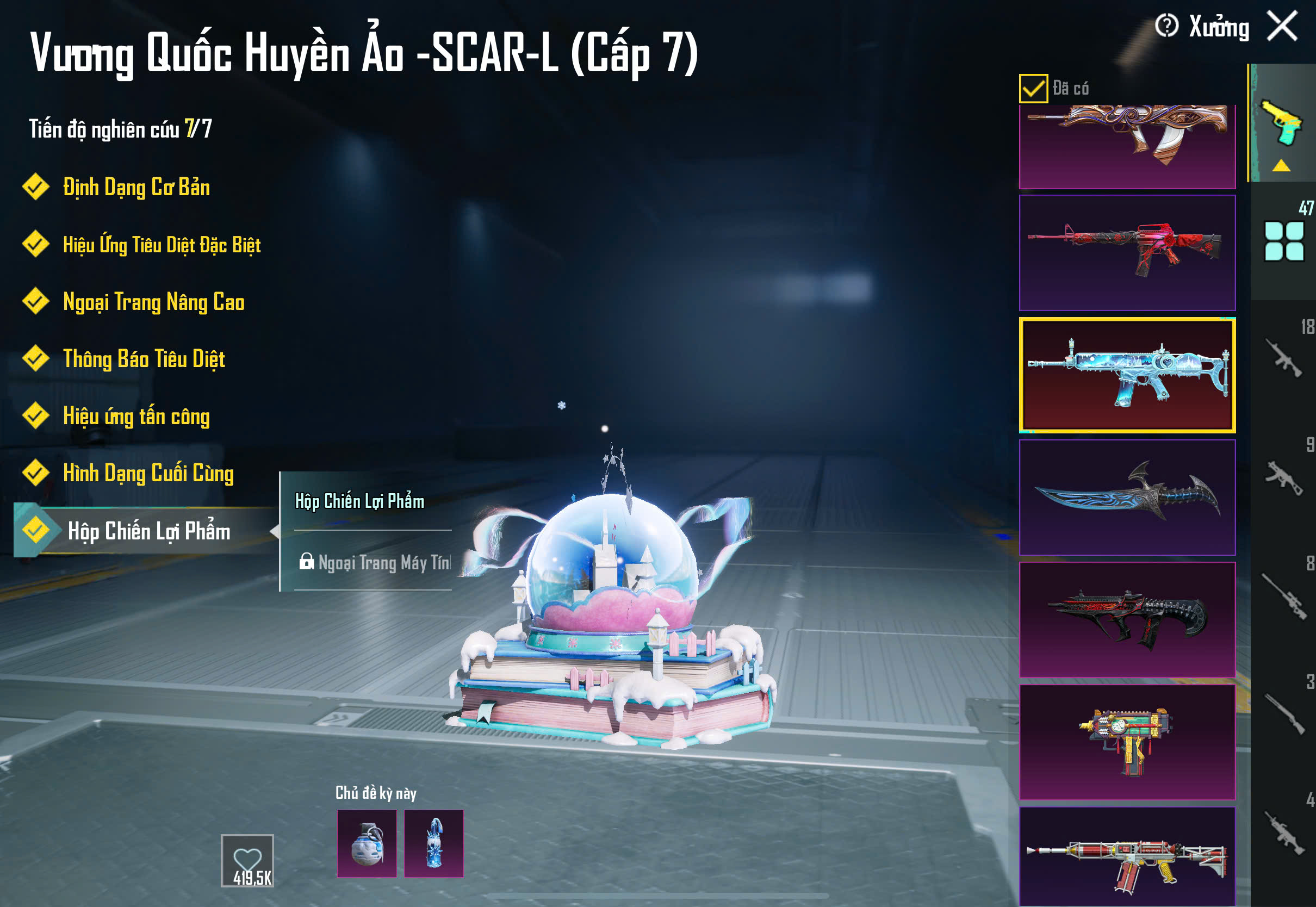Viewport: 1316px width, 907px height.
Task: Open the grenade skin theme thumbnail
Action: (x=367, y=843)
